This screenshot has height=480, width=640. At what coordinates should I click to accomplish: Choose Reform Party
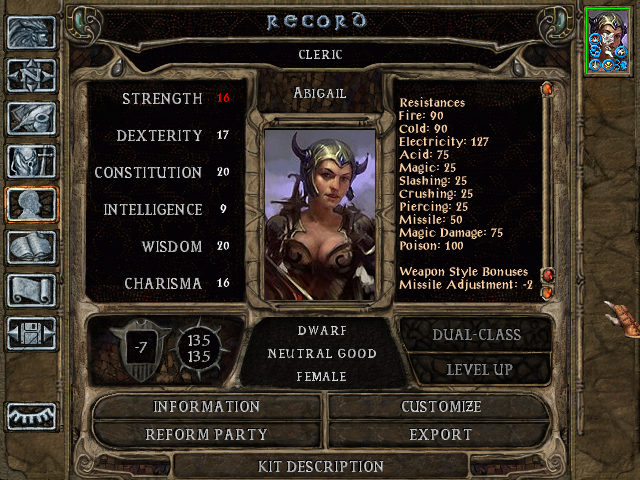click(x=206, y=435)
